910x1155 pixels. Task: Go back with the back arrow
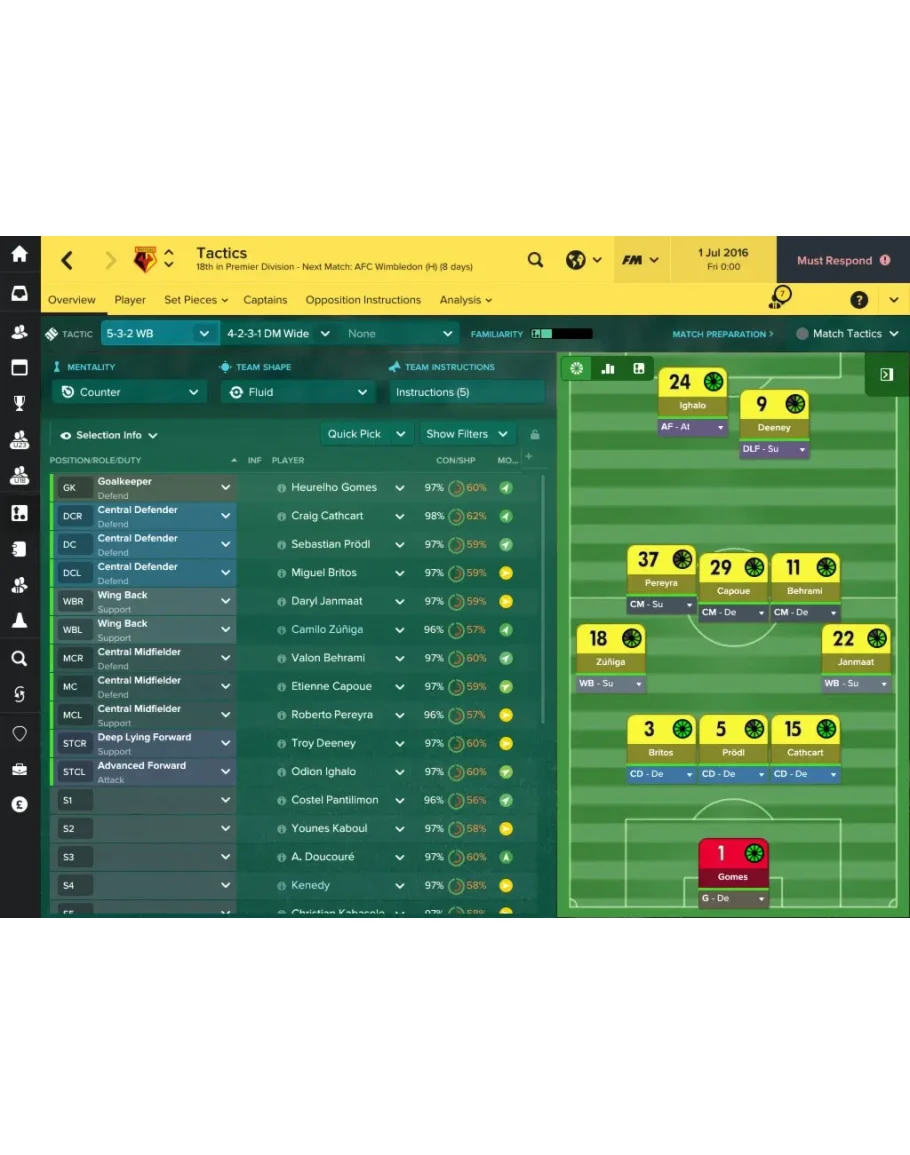point(67,261)
